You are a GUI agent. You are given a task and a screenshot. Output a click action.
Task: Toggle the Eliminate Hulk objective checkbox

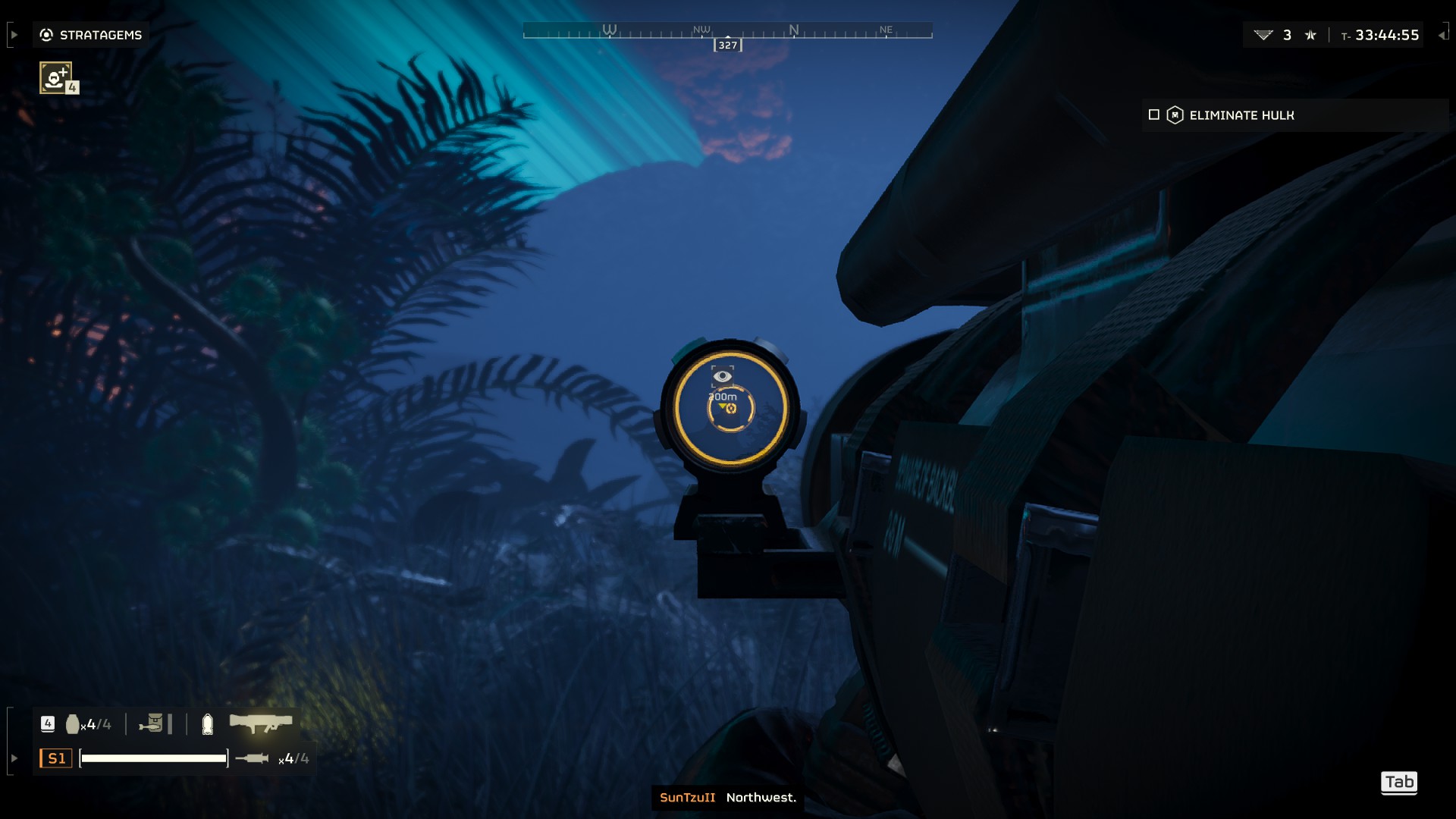(x=1154, y=115)
